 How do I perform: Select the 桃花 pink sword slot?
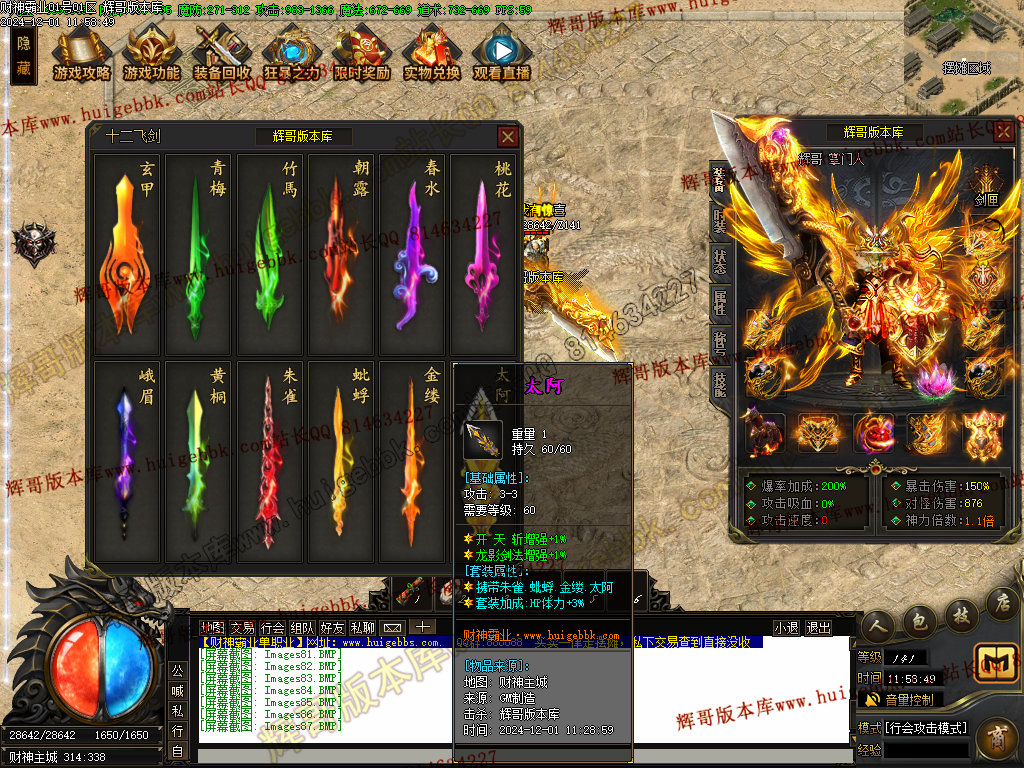pos(484,254)
